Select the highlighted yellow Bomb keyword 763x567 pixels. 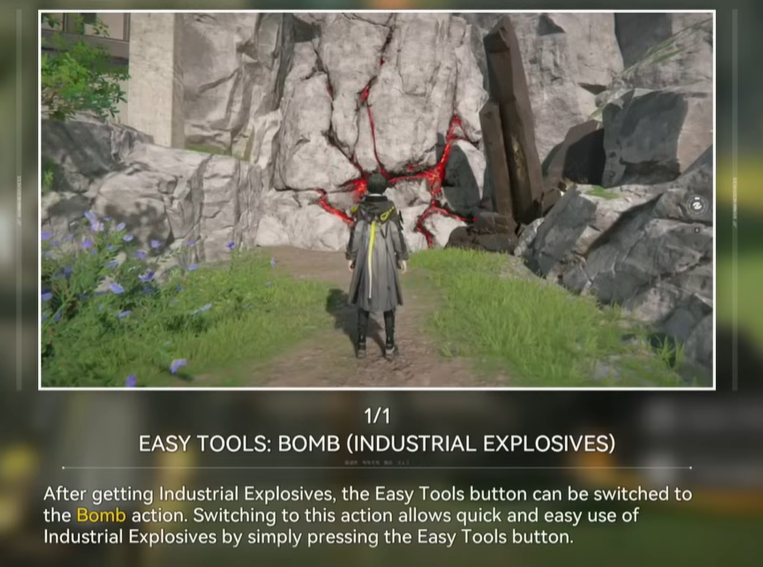pyautogui.click(x=101, y=516)
